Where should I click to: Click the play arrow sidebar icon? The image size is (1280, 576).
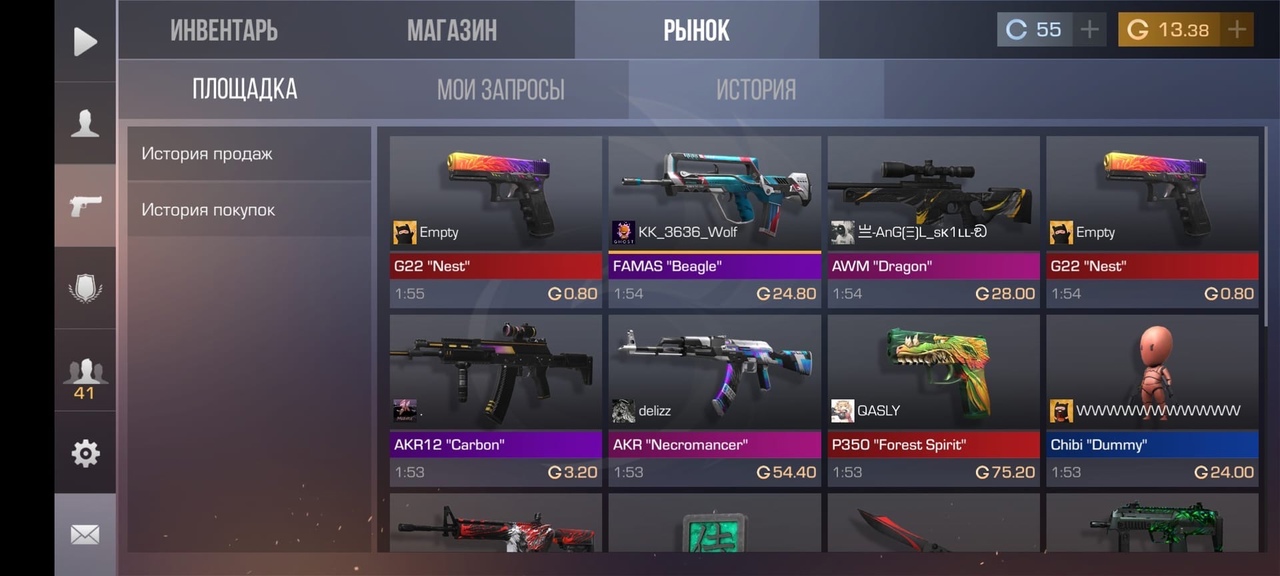point(85,41)
